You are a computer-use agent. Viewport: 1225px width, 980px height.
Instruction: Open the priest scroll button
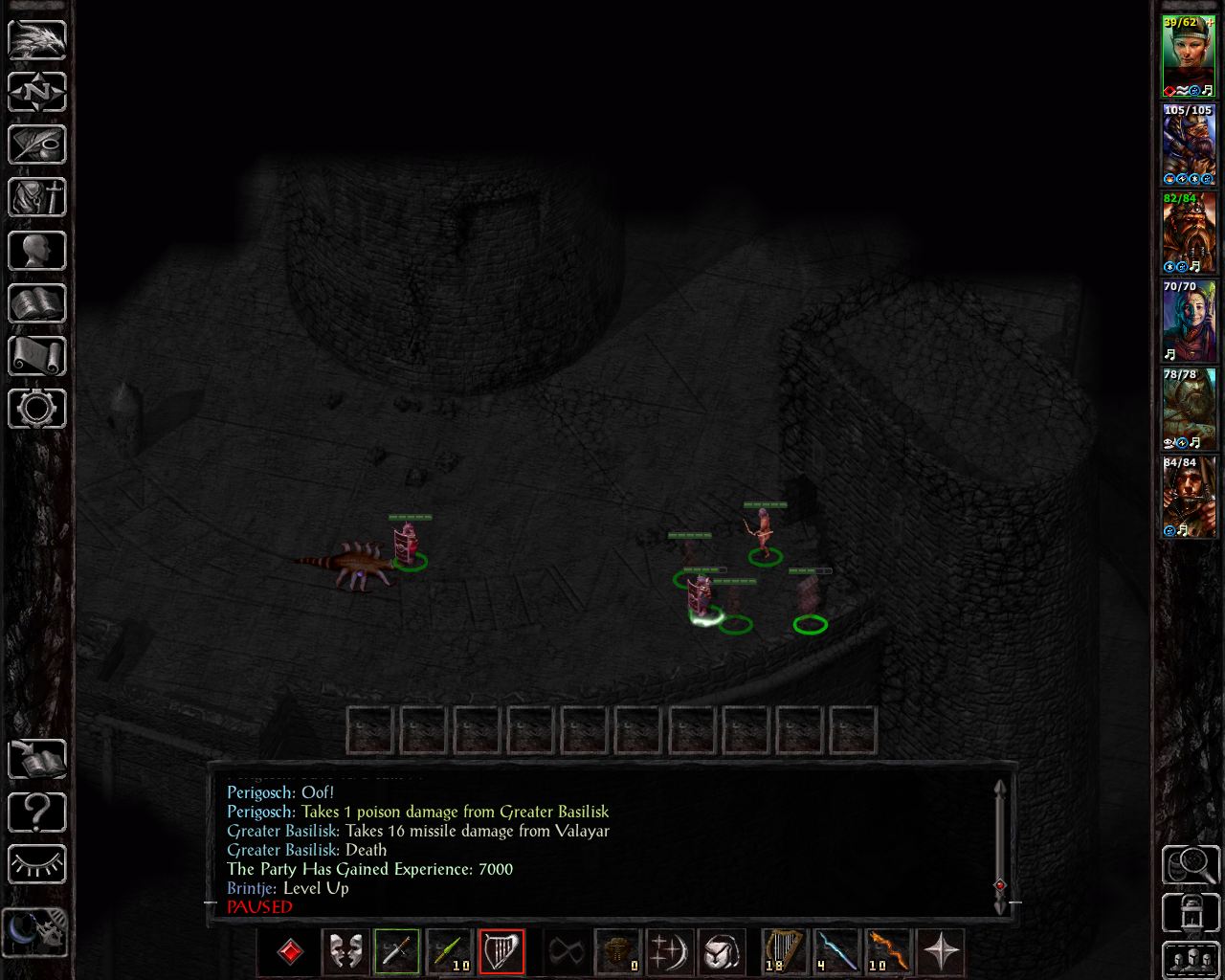click(x=37, y=356)
